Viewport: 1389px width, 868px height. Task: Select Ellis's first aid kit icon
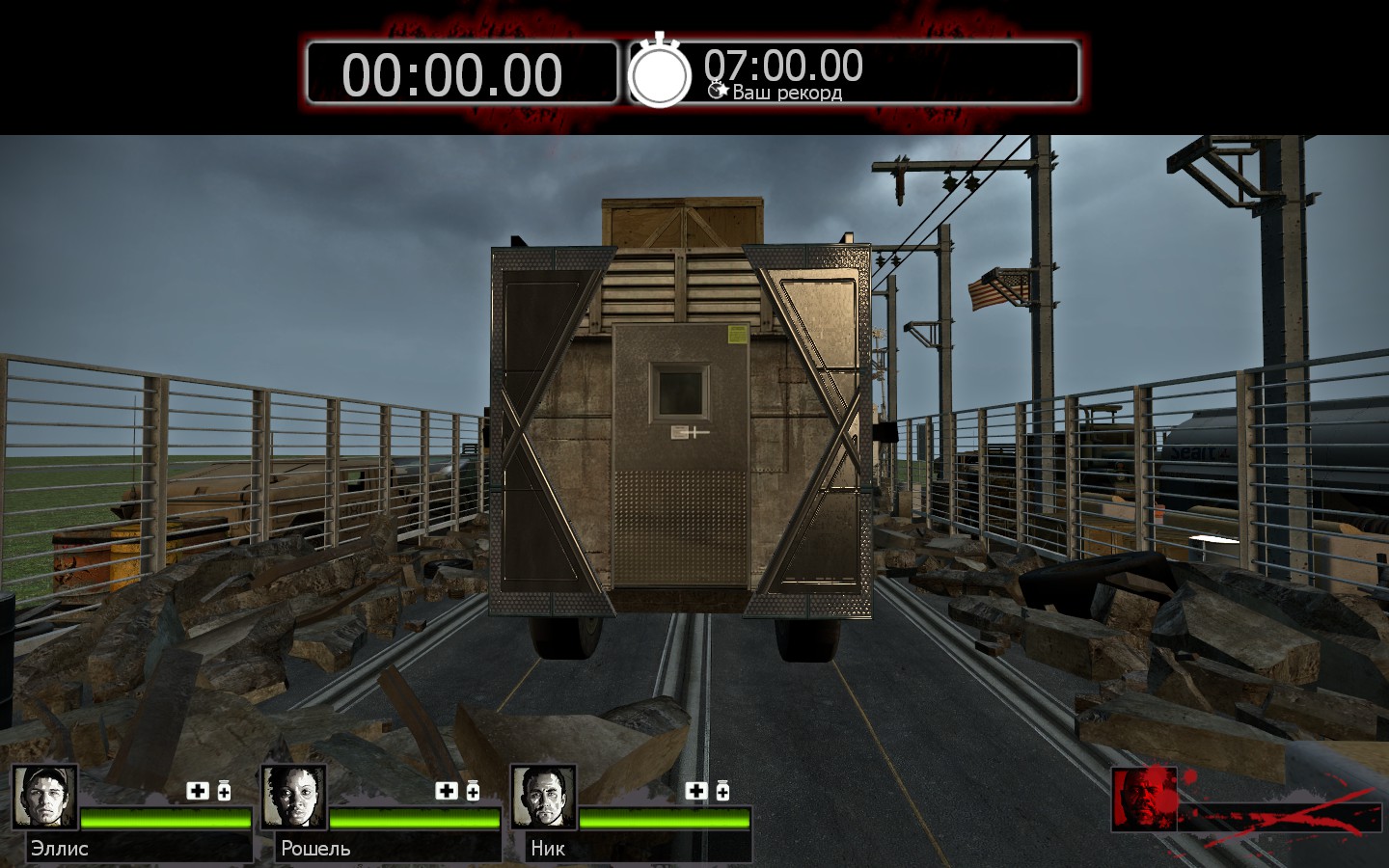coord(198,791)
